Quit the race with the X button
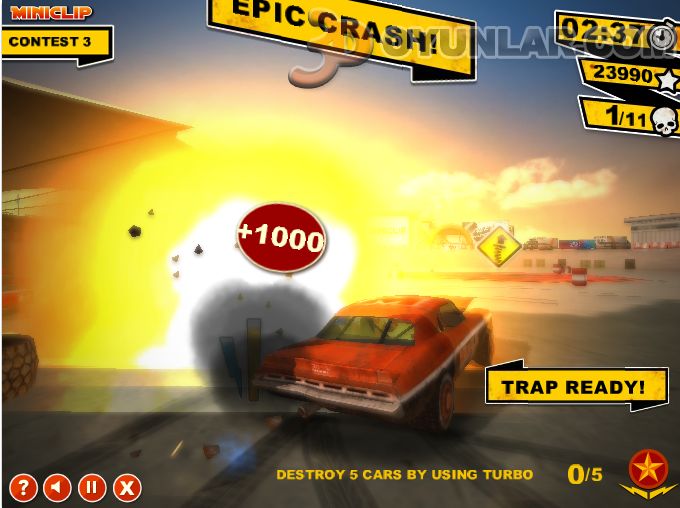This screenshot has width=680, height=508. tap(126, 488)
